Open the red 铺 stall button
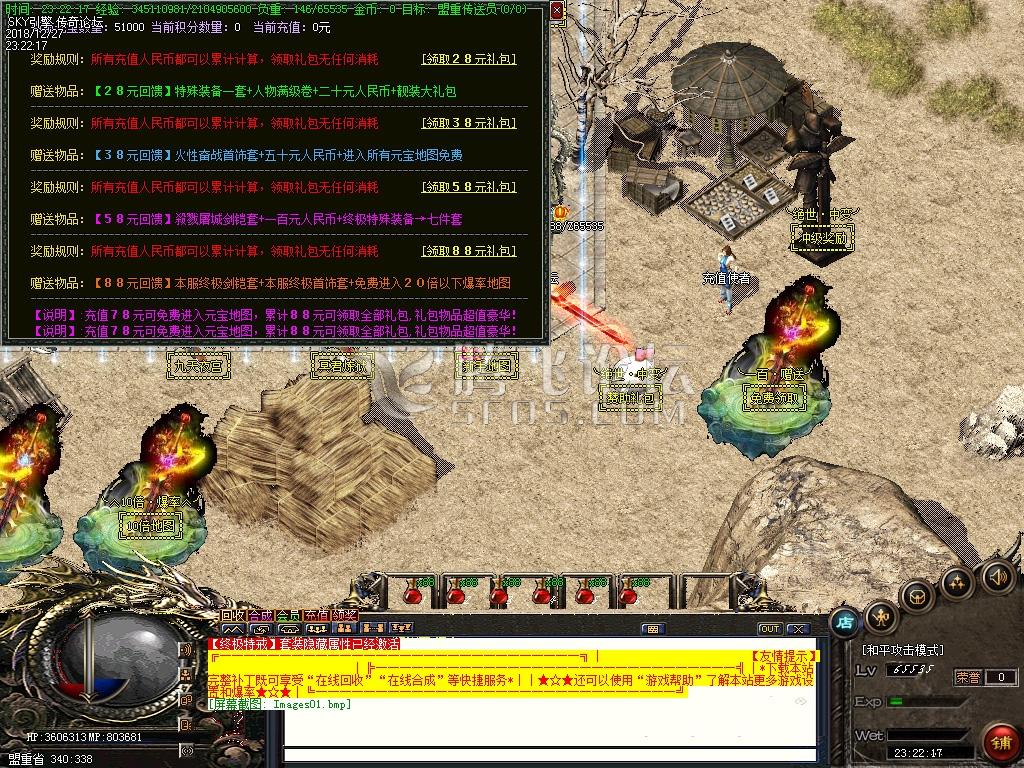Screen dimensions: 1024x768 [x=1000, y=742]
